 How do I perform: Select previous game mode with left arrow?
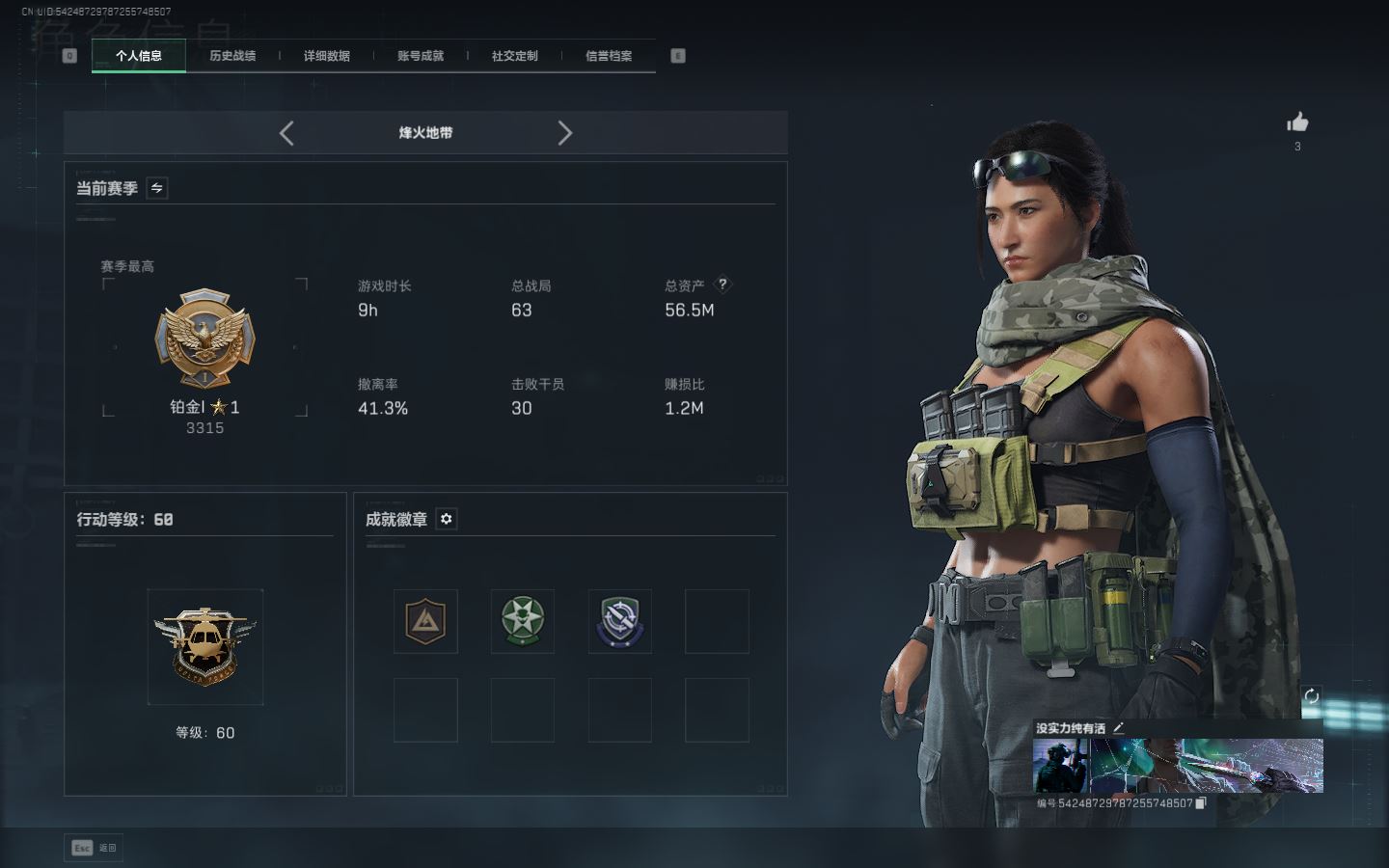click(286, 133)
